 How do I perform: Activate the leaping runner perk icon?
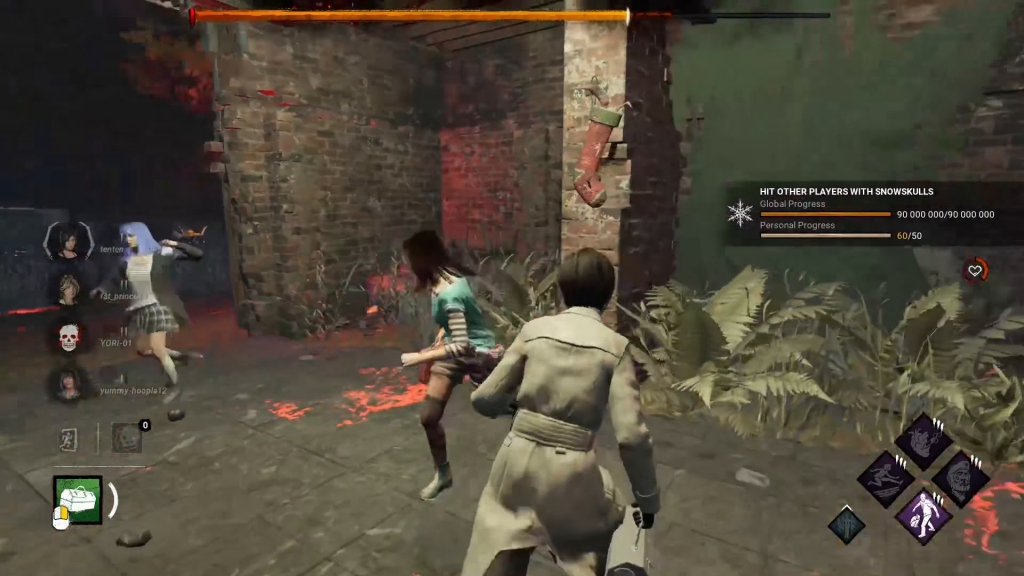click(x=885, y=479)
